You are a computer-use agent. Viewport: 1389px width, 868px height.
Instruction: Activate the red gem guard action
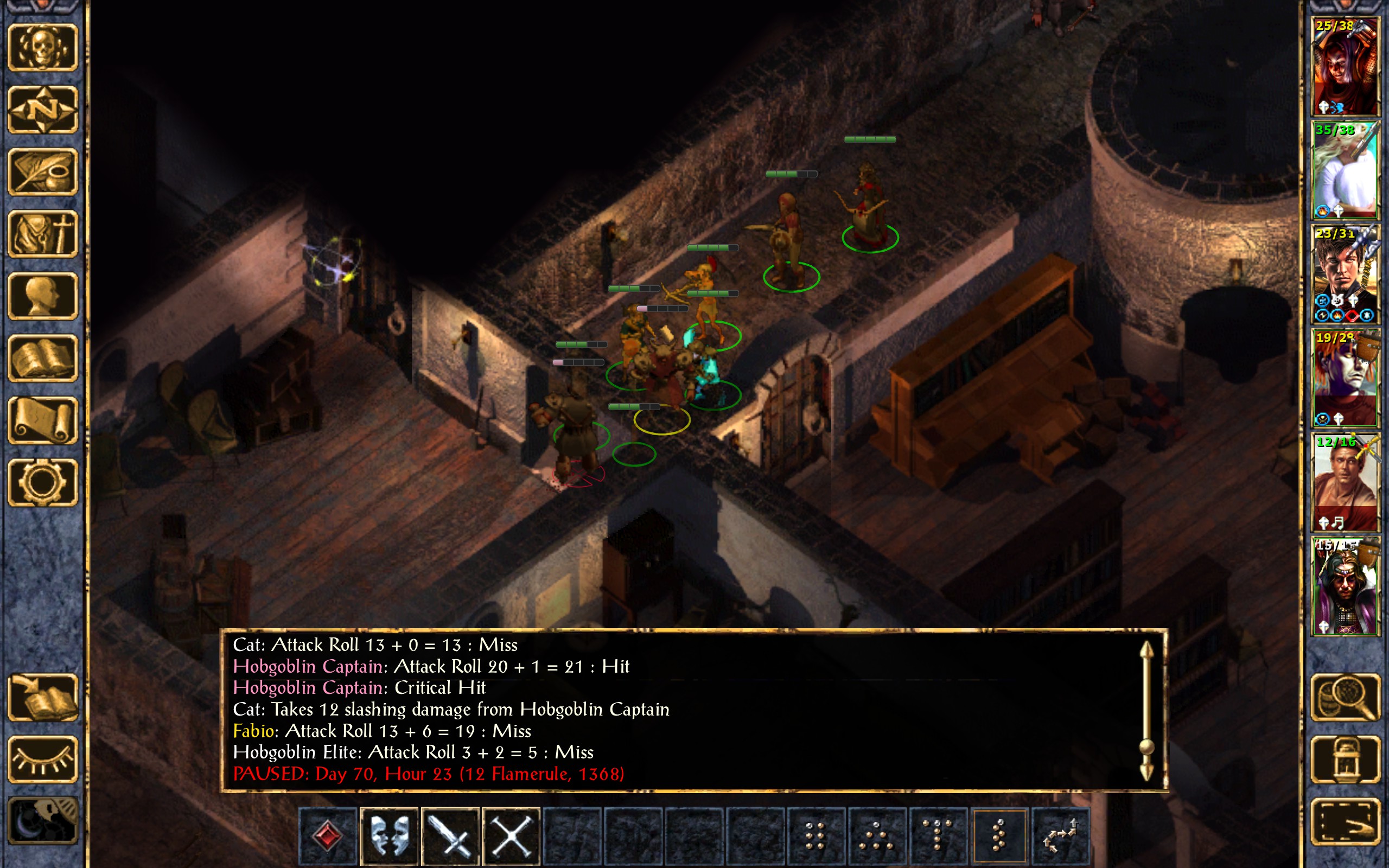point(328,836)
